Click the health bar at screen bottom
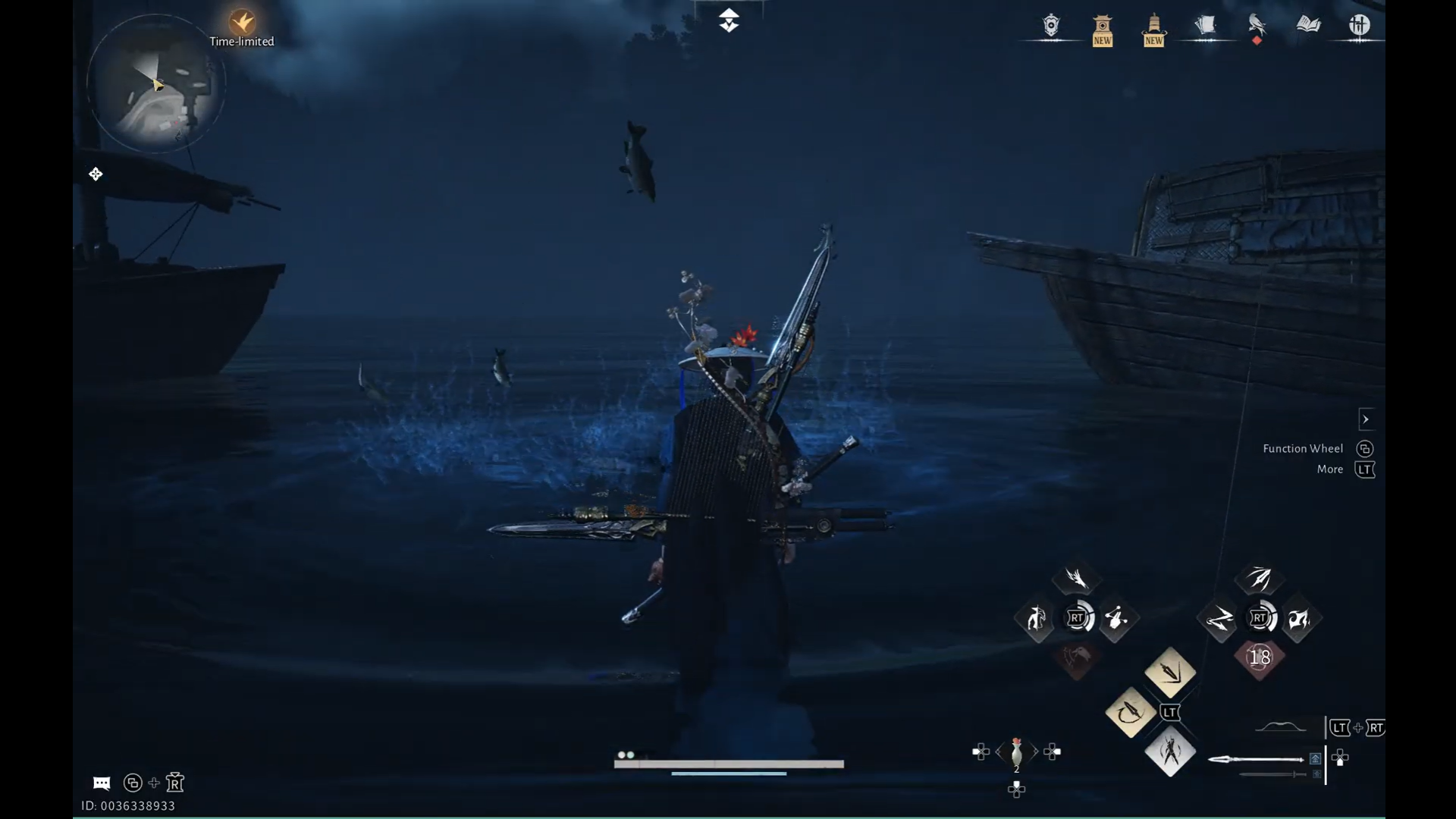This screenshot has width=1456, height=819. (x=728, y=763)
